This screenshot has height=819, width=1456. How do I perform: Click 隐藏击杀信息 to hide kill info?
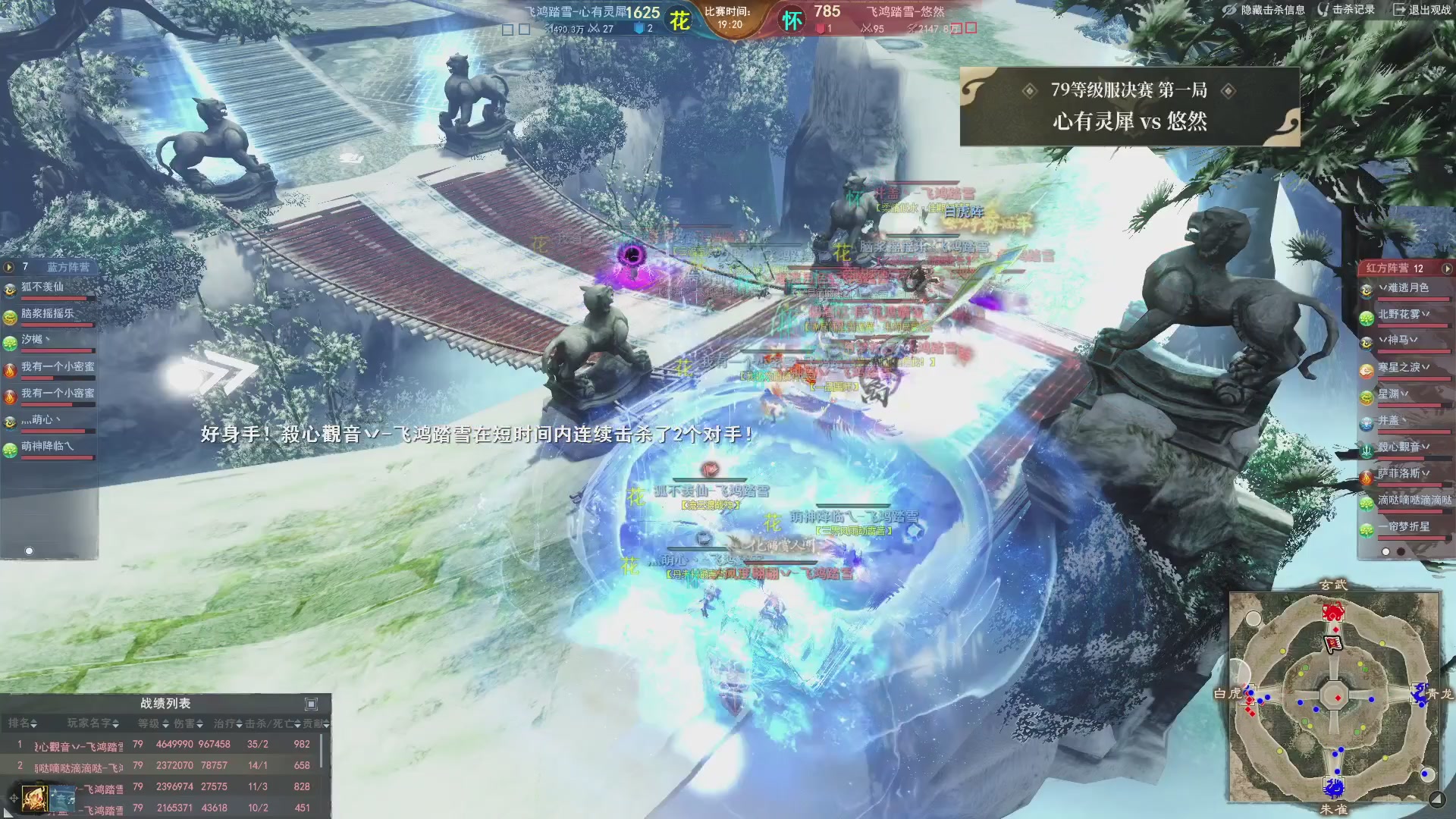click(1264, 10)
